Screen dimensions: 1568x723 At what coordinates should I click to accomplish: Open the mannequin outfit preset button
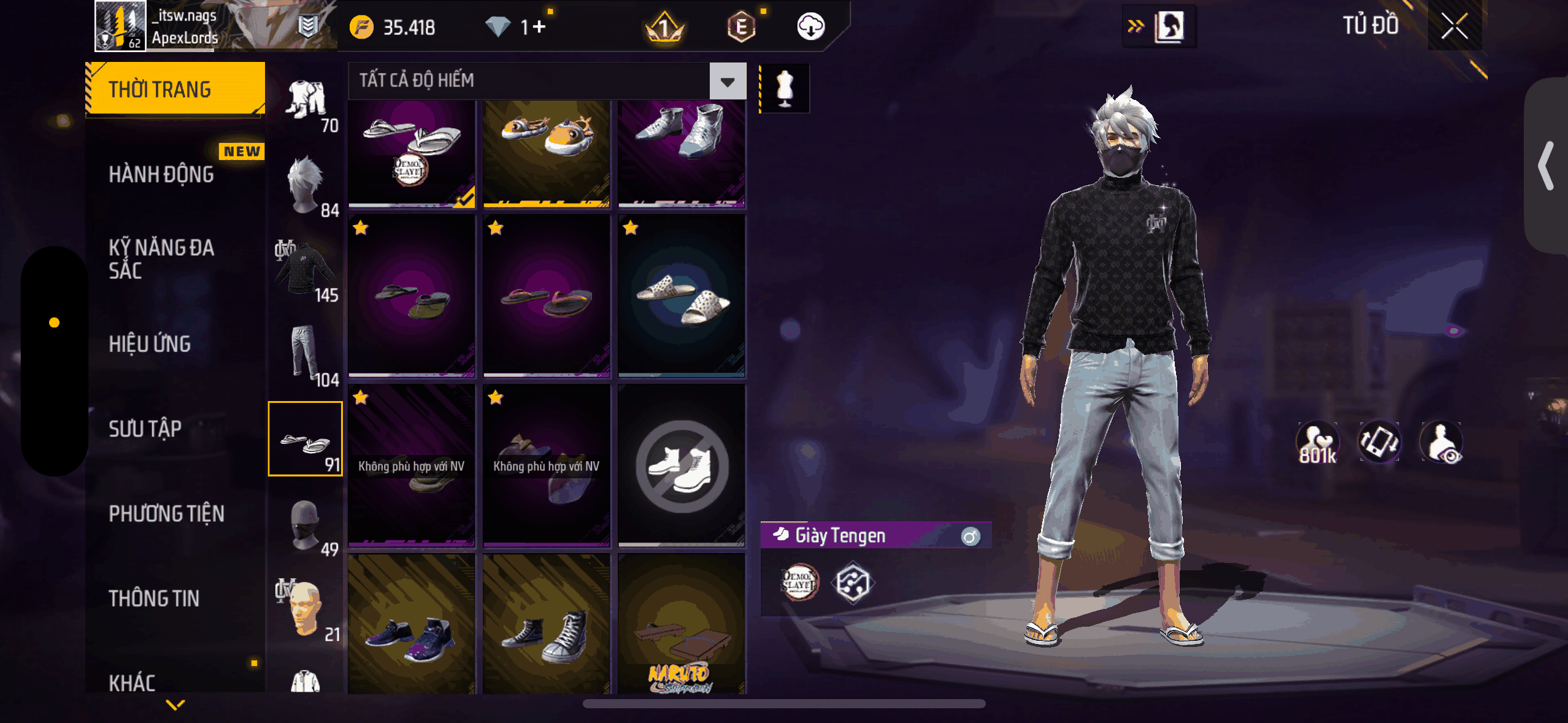point(785,88)
